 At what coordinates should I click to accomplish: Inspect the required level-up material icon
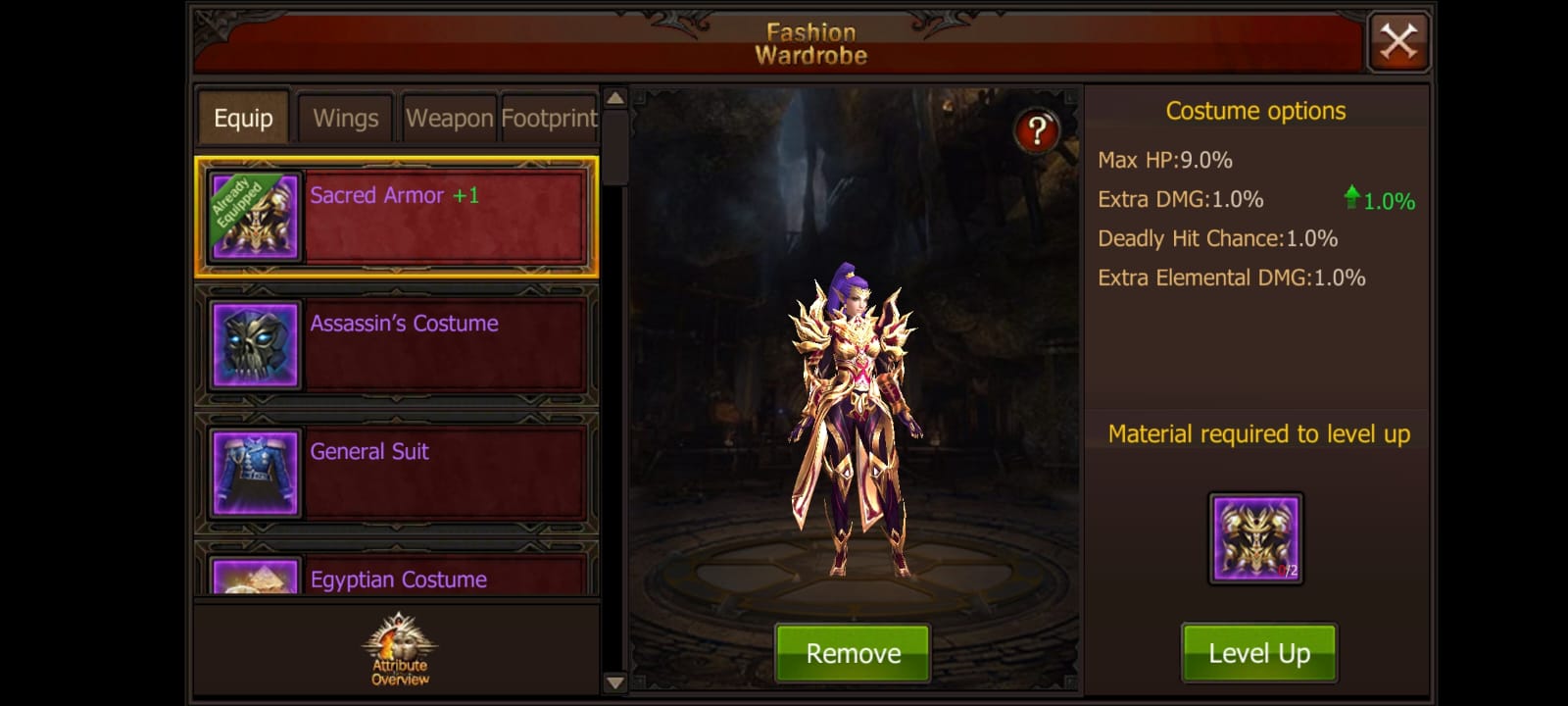click(x=1255, y=538)
